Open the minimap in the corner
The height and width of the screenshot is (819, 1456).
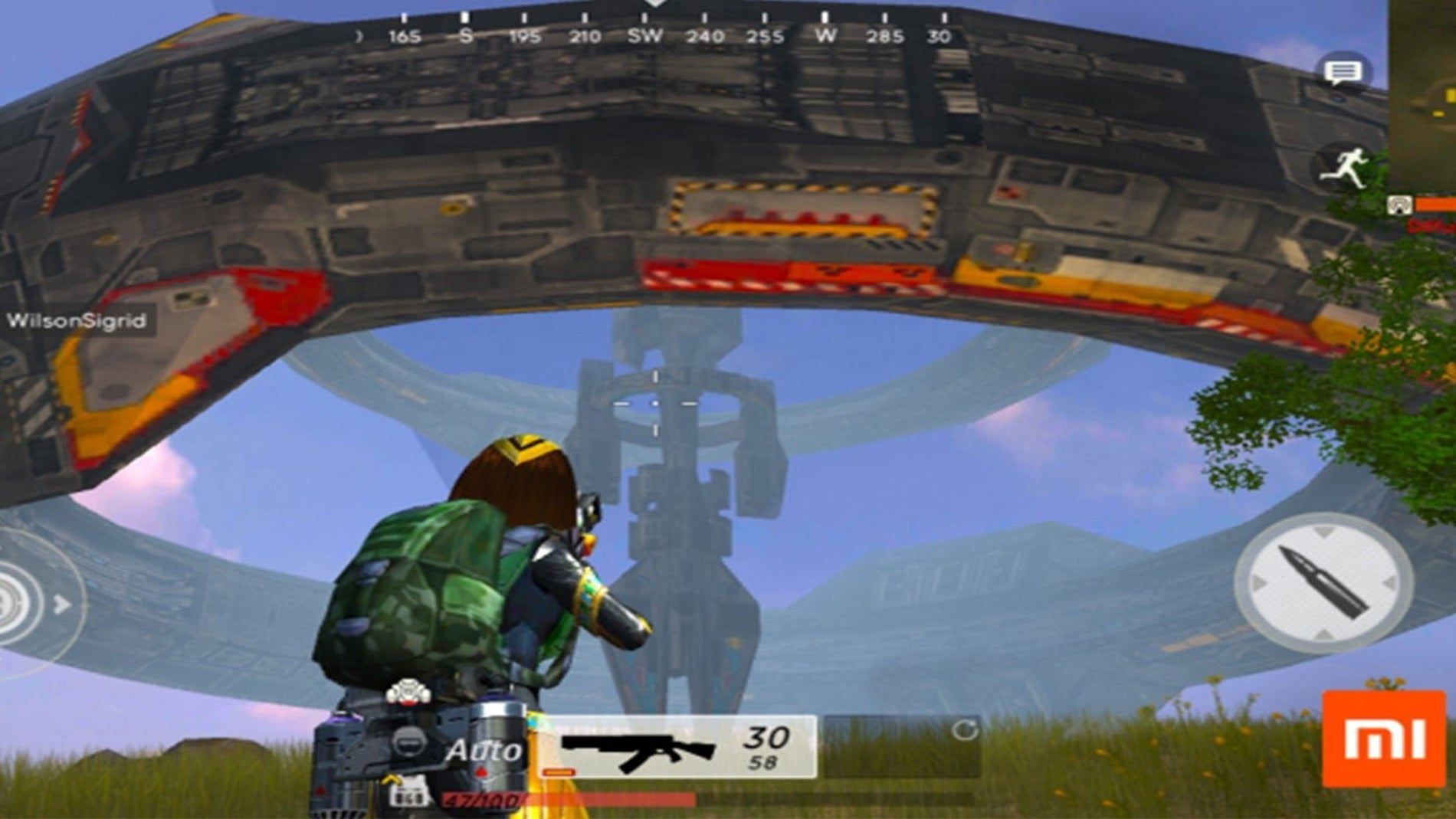(x=1422, y=92)
